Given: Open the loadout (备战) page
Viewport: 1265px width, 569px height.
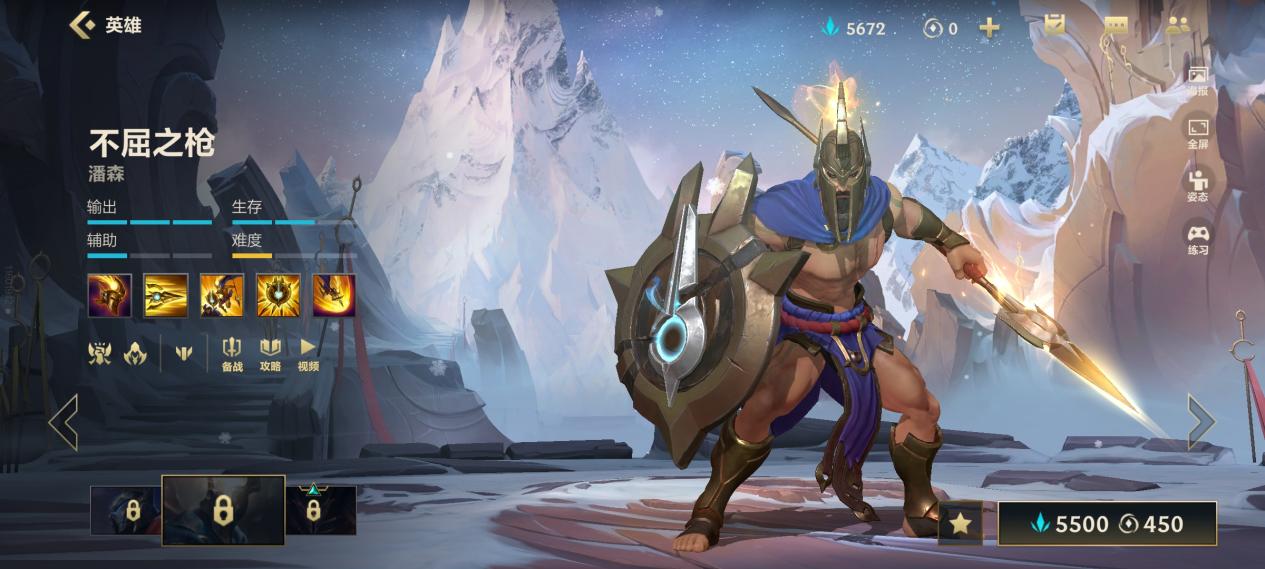Looking at the screenshot, I should click(231, 353).
